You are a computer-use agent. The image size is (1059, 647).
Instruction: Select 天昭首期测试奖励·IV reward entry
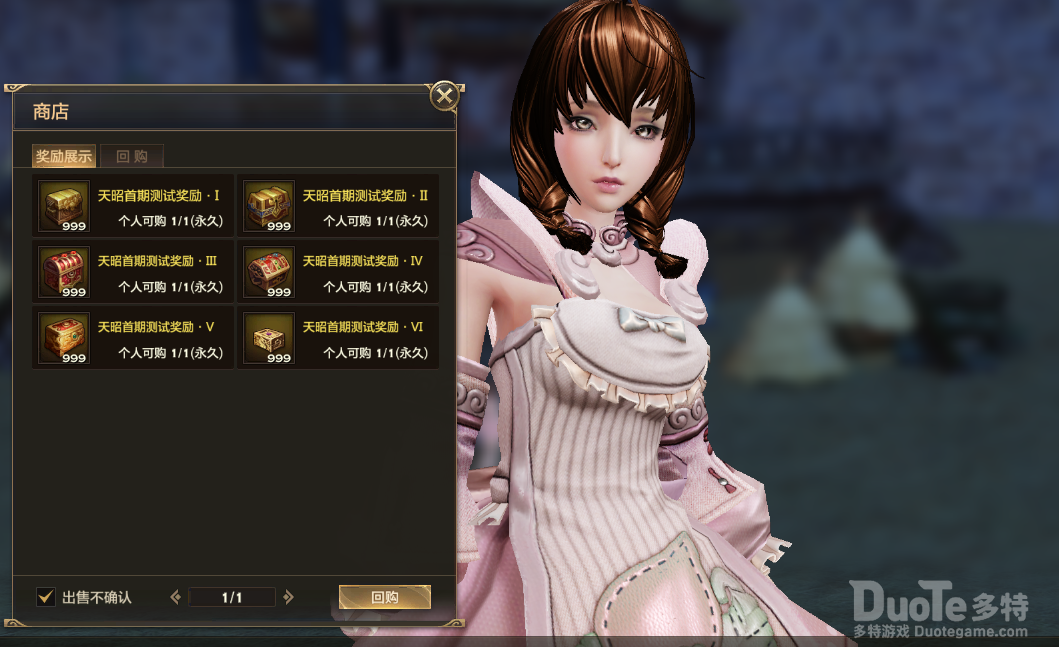[269, 272]
